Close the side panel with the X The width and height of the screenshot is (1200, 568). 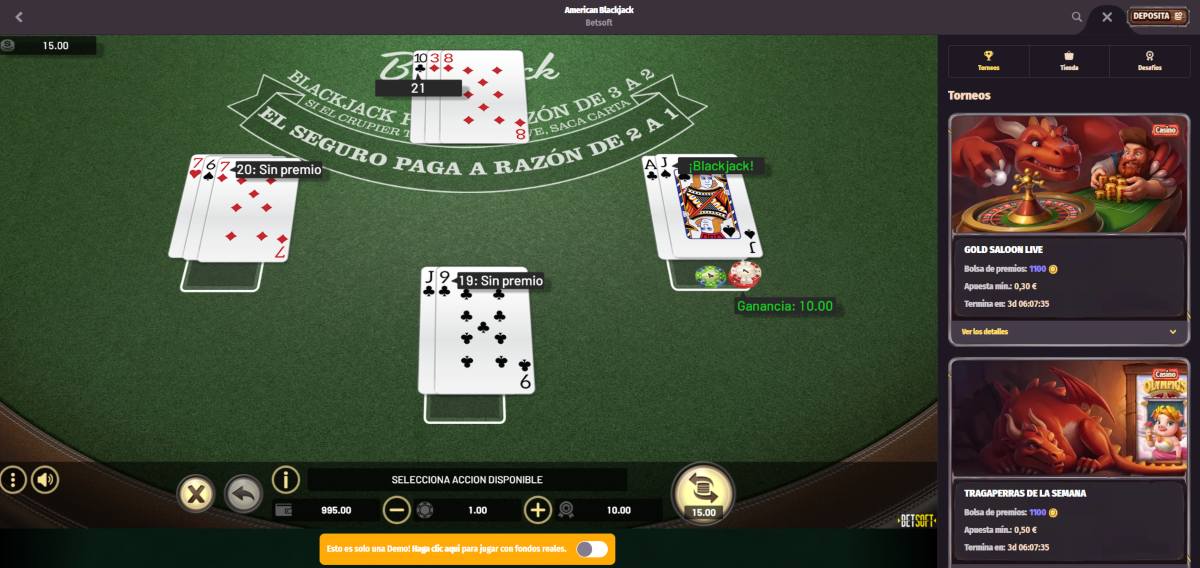(x=1107, y=16)
